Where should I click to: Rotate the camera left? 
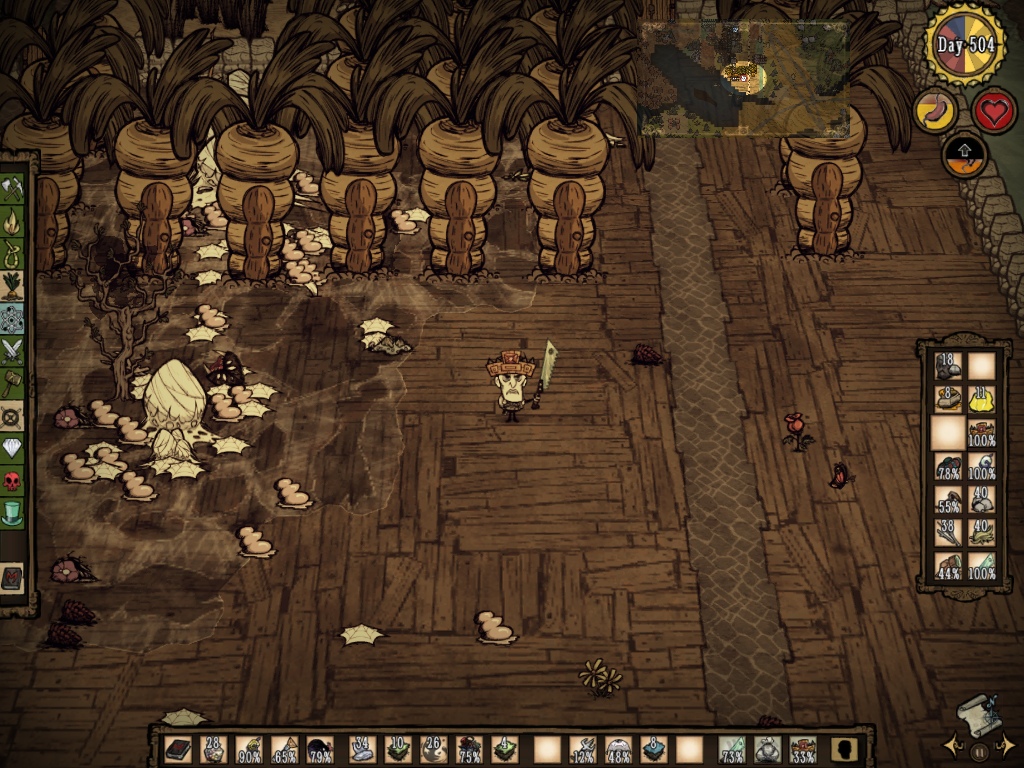click(x=951, y=745)
